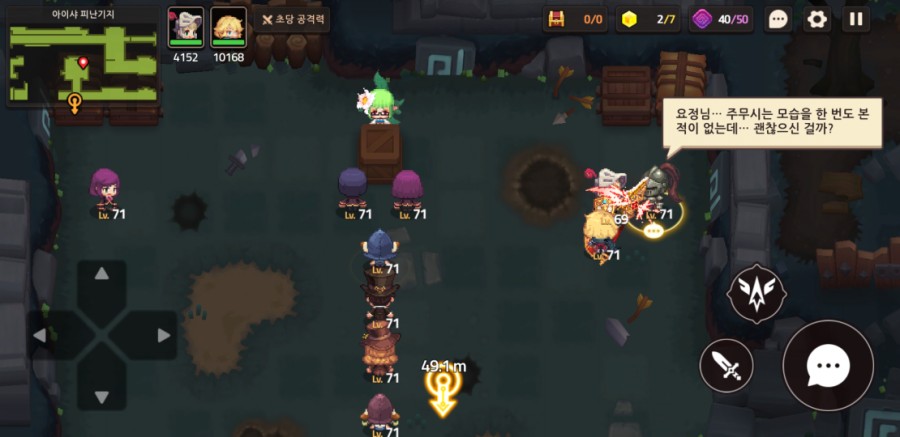Use the sword weapon skill button

[726, 366]
